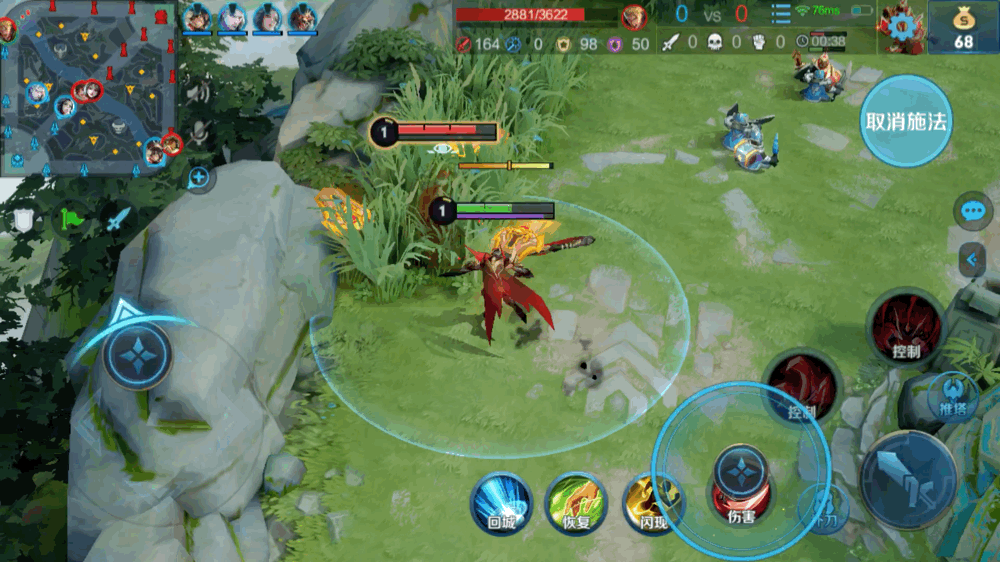The width and height of the screenshot is (1000, 562).
Task: Use the 恢复 heal ability
Action: [x=576, y=503]
